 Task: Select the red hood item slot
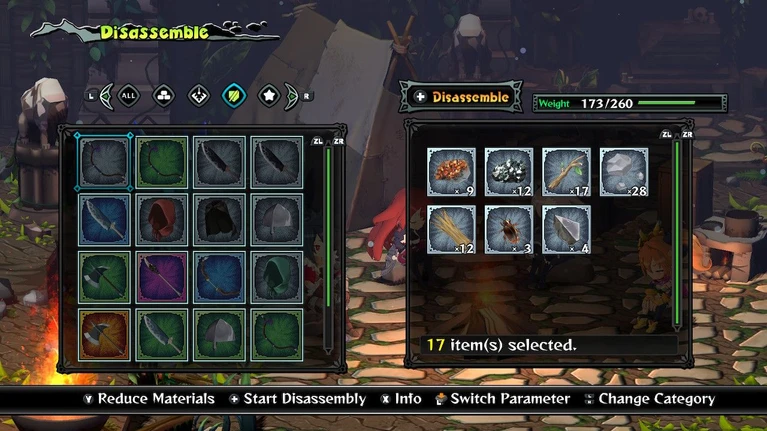point(162,219)
